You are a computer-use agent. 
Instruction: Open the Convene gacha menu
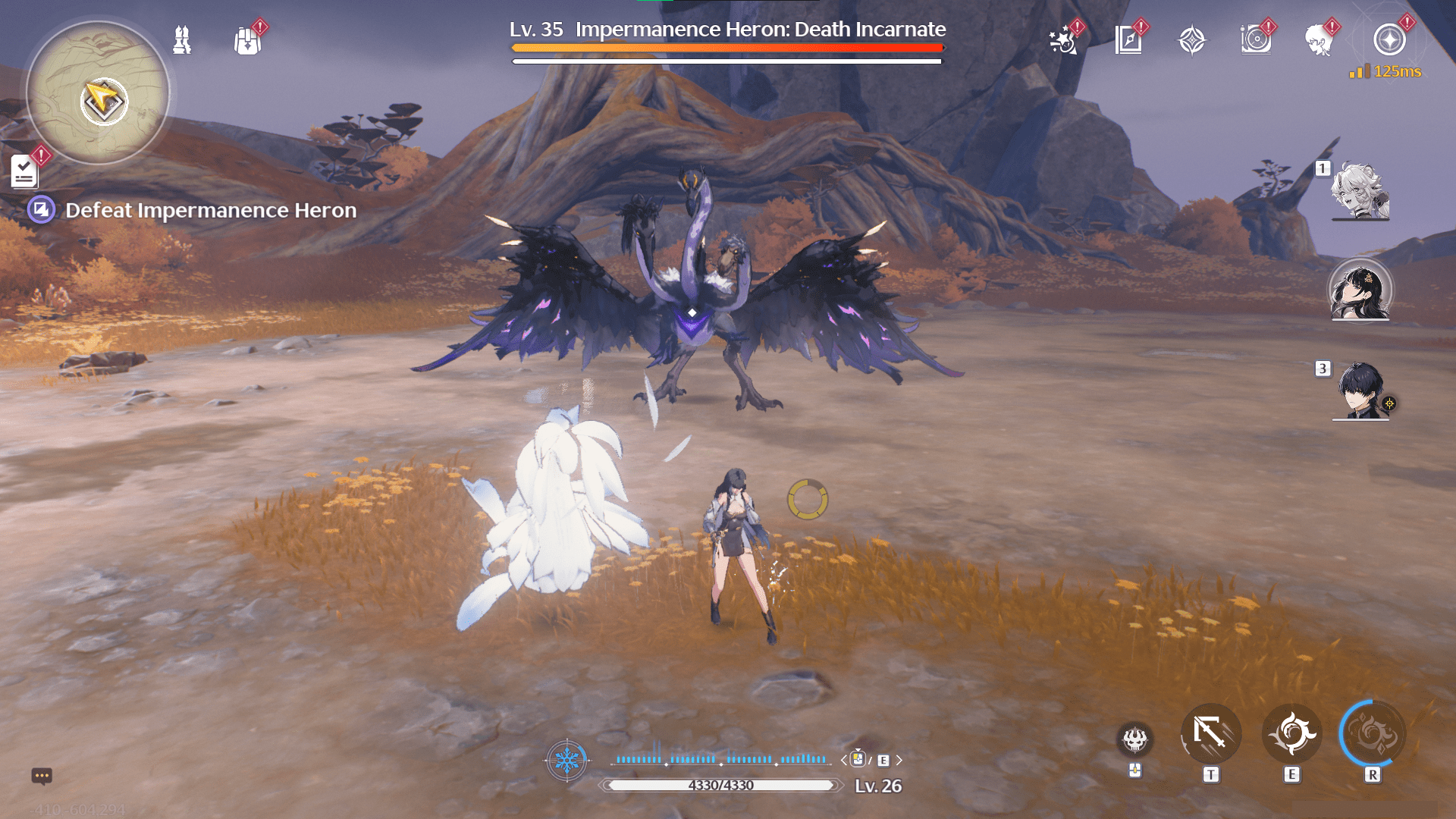point(1192,38)
